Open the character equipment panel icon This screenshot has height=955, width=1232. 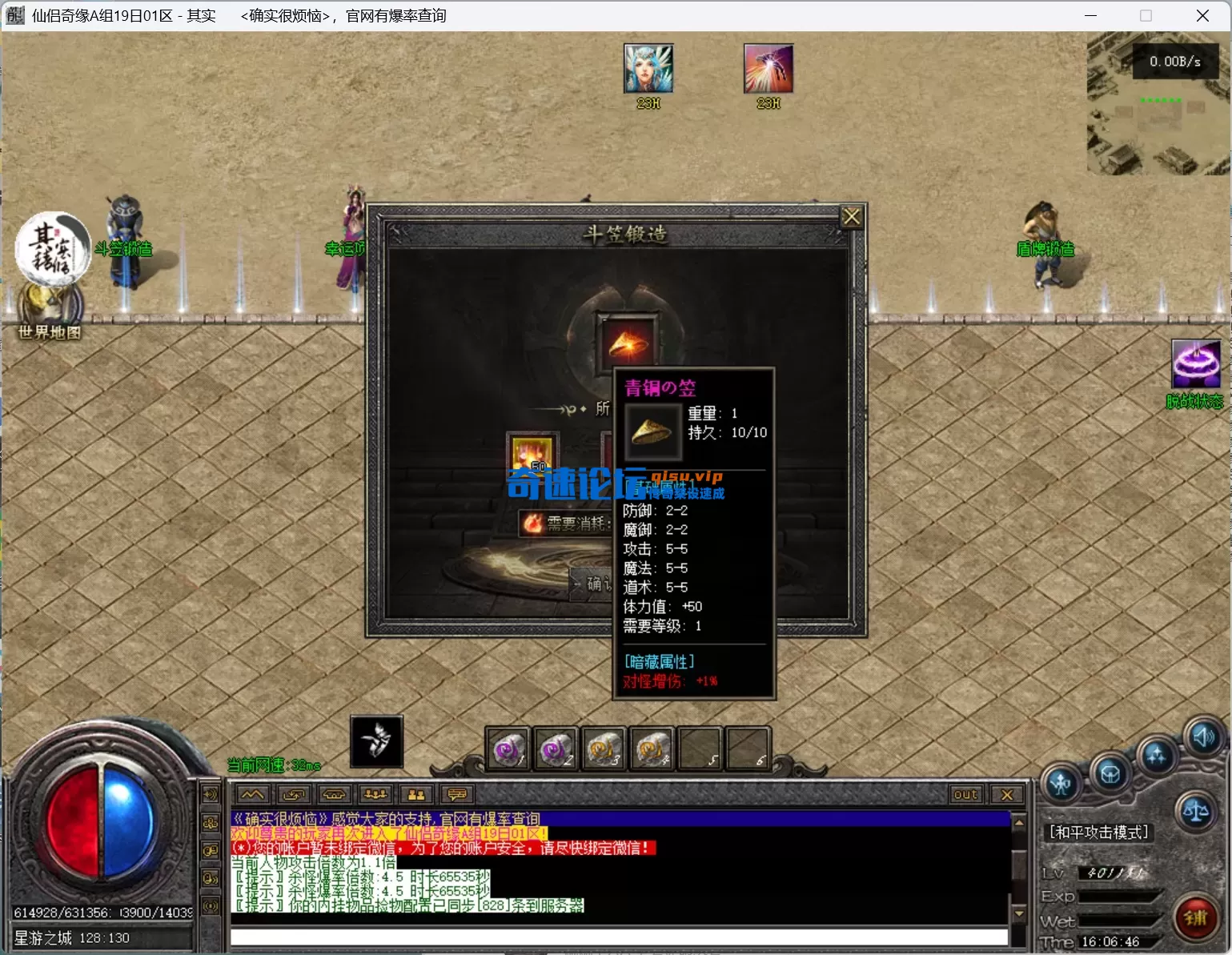(x=1061, y=783)
